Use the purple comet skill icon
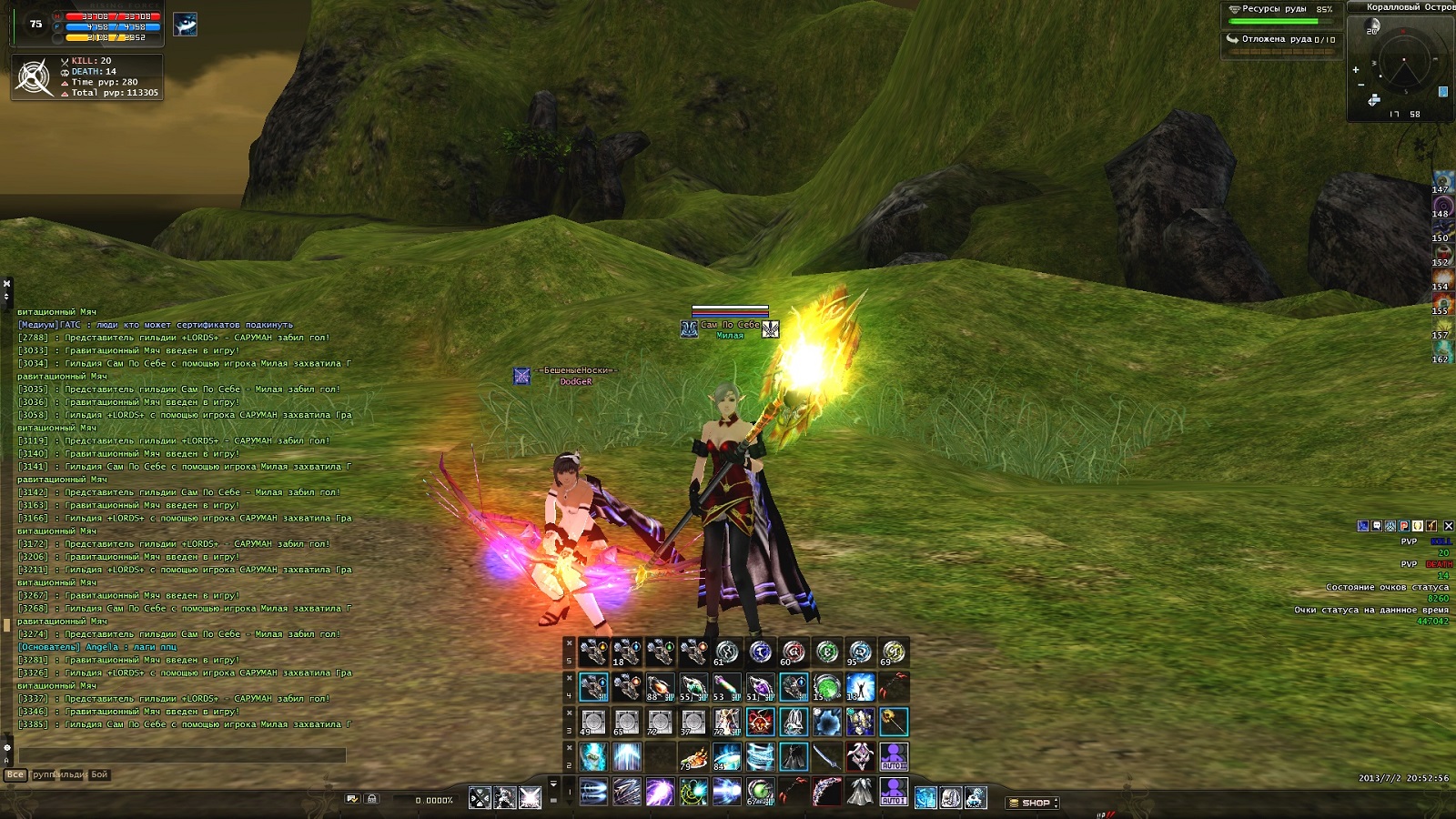 [x=660, y=793]
